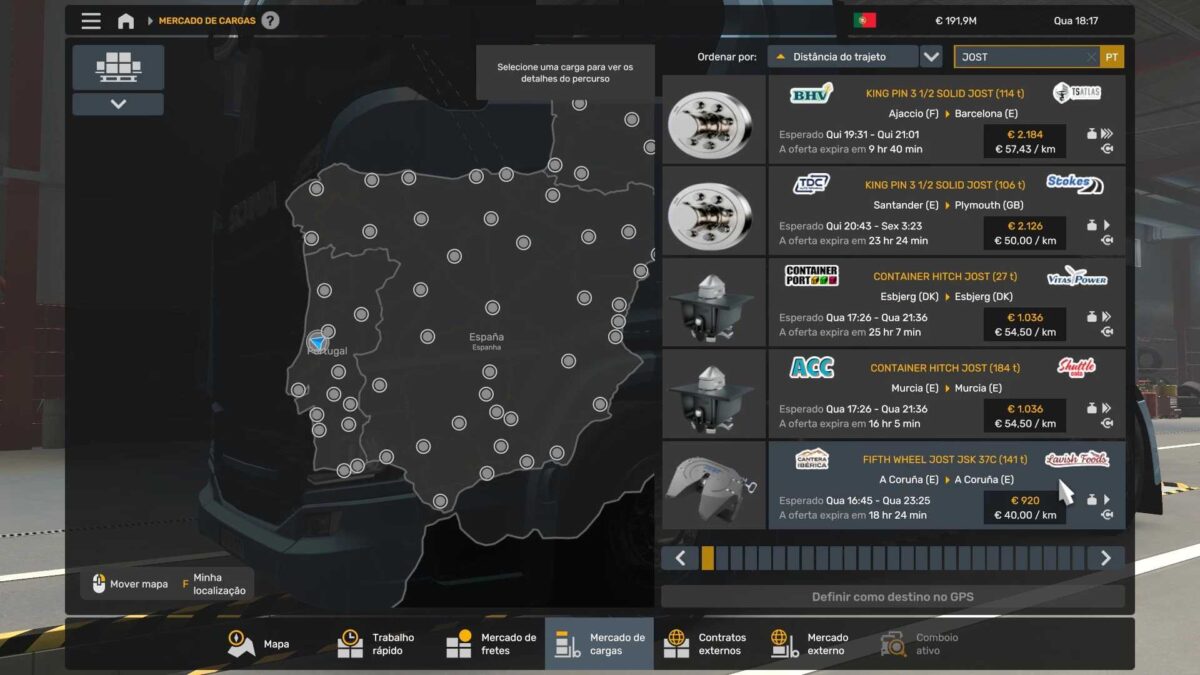This screenshot has height=675, width=1200.
Task: Select the Fifth Wheel Jost JSK 37C cargo
Action: pos(945,486)
